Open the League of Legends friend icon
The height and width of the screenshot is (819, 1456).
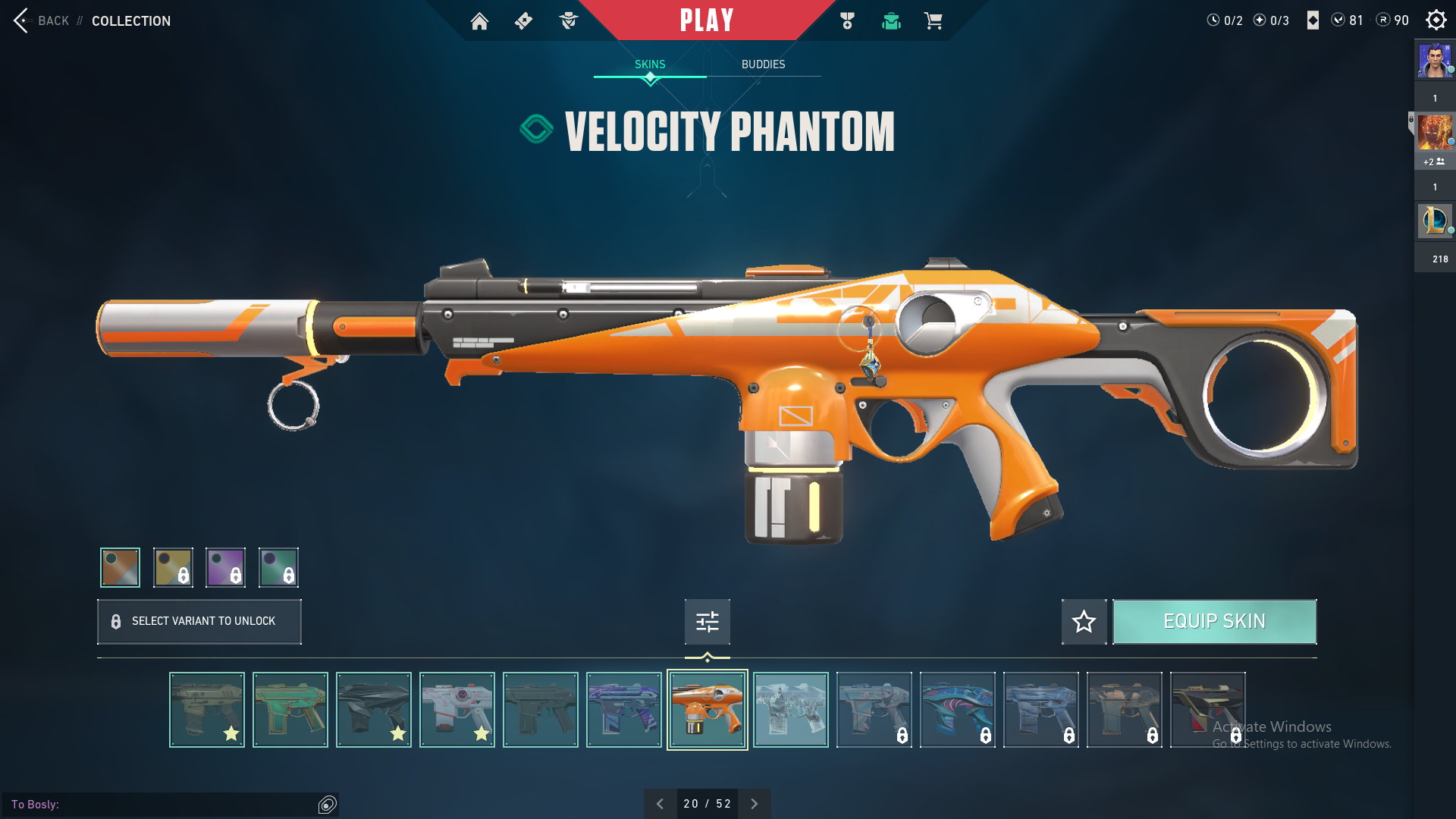pos(1434,221)
